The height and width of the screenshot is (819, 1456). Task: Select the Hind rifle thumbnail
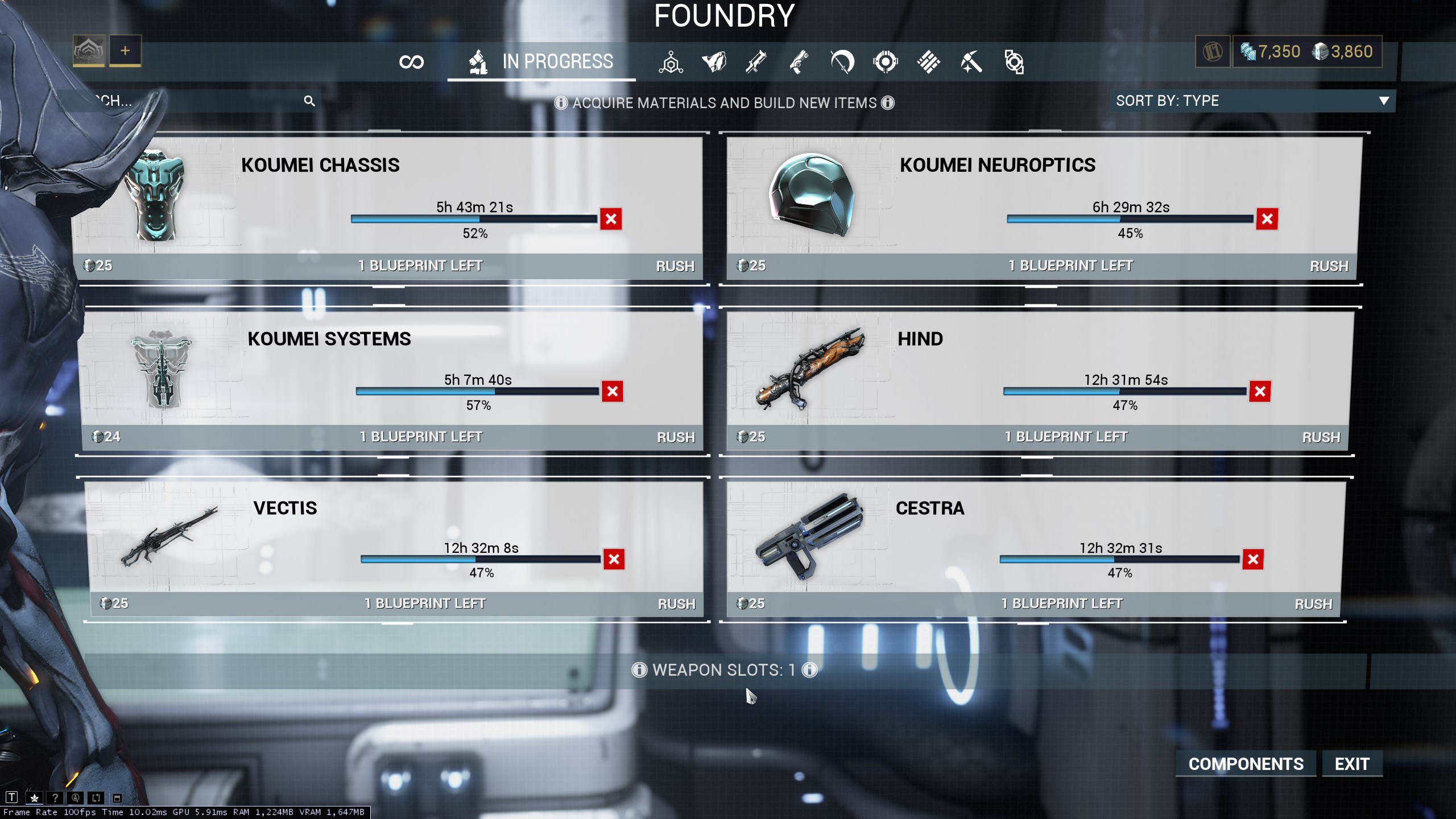810,368
